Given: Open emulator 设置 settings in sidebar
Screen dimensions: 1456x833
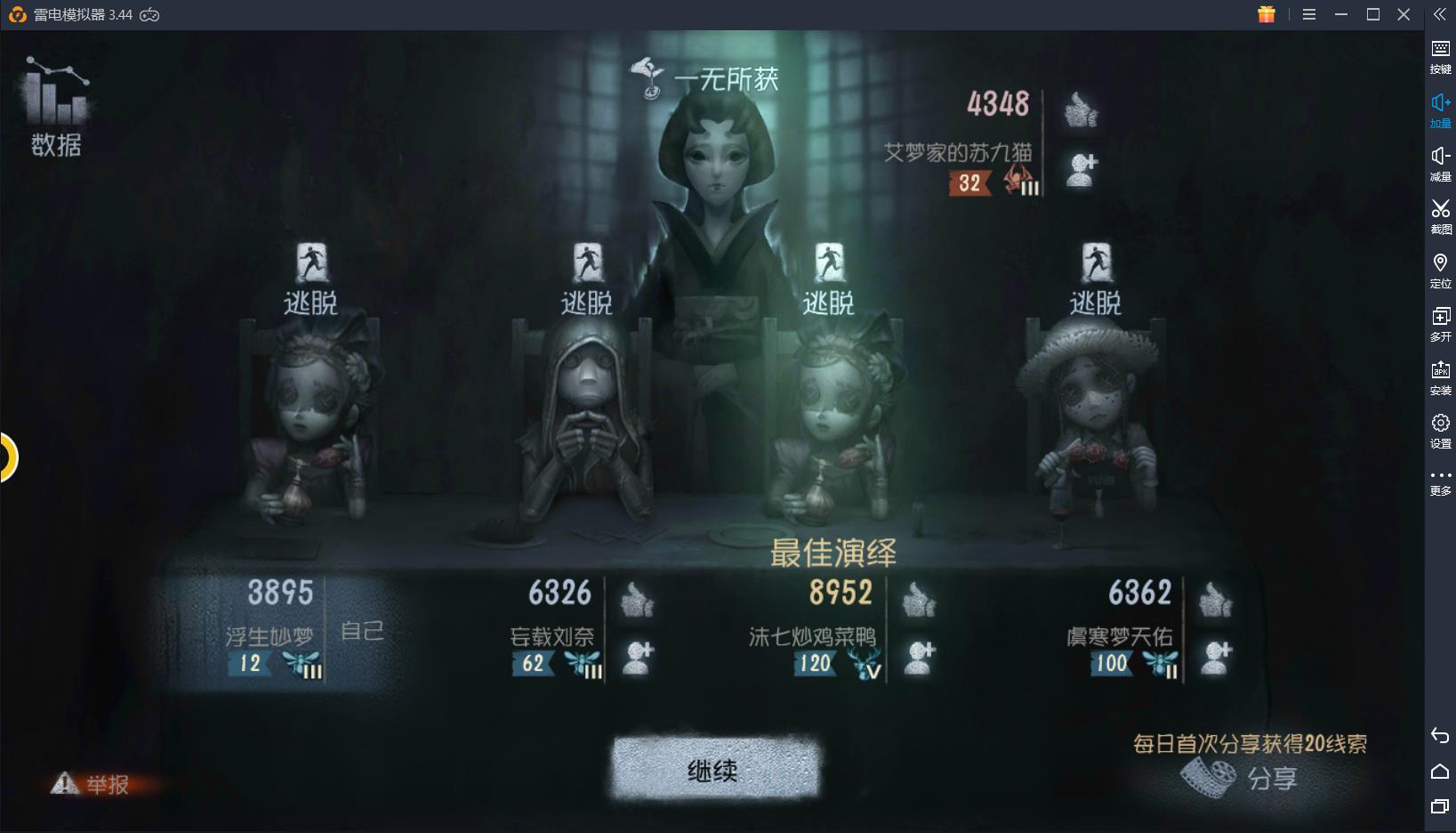Looking at the screenshot, I should click(1440, 430).
